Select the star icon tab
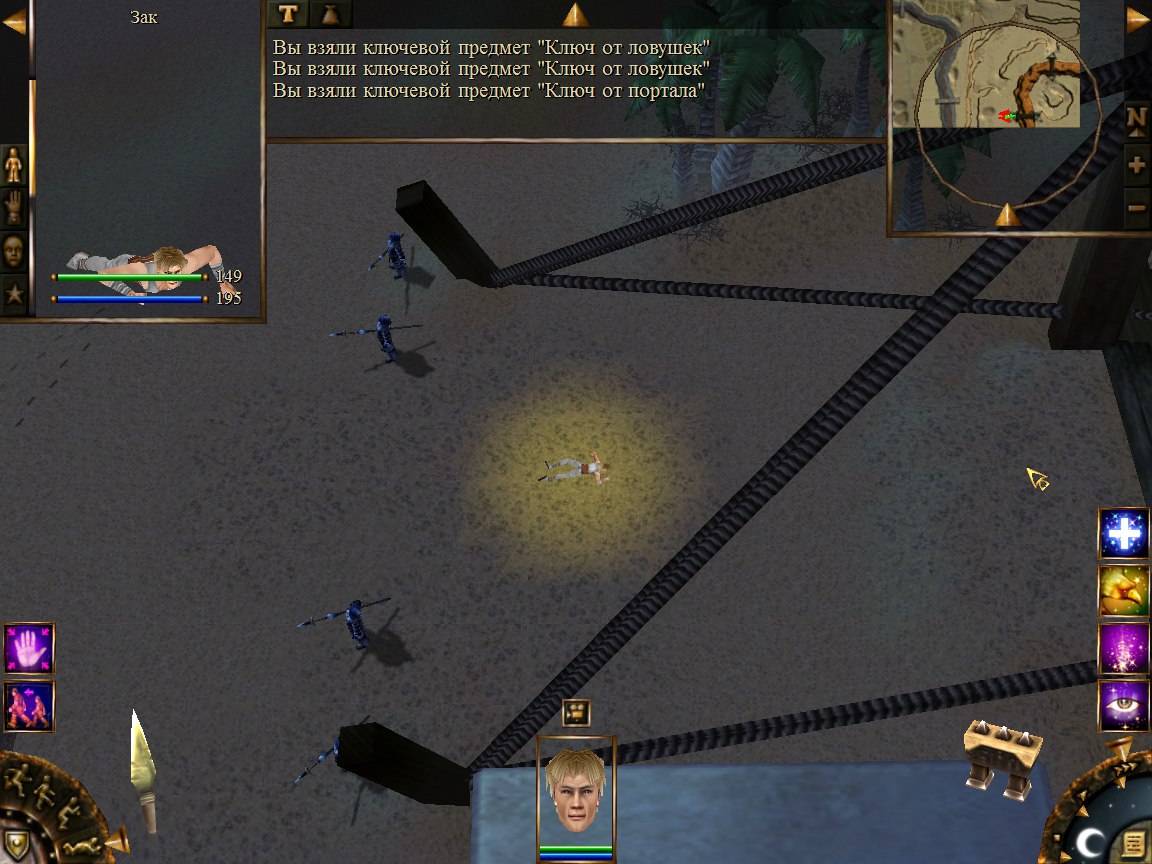 tap(14, 294)
